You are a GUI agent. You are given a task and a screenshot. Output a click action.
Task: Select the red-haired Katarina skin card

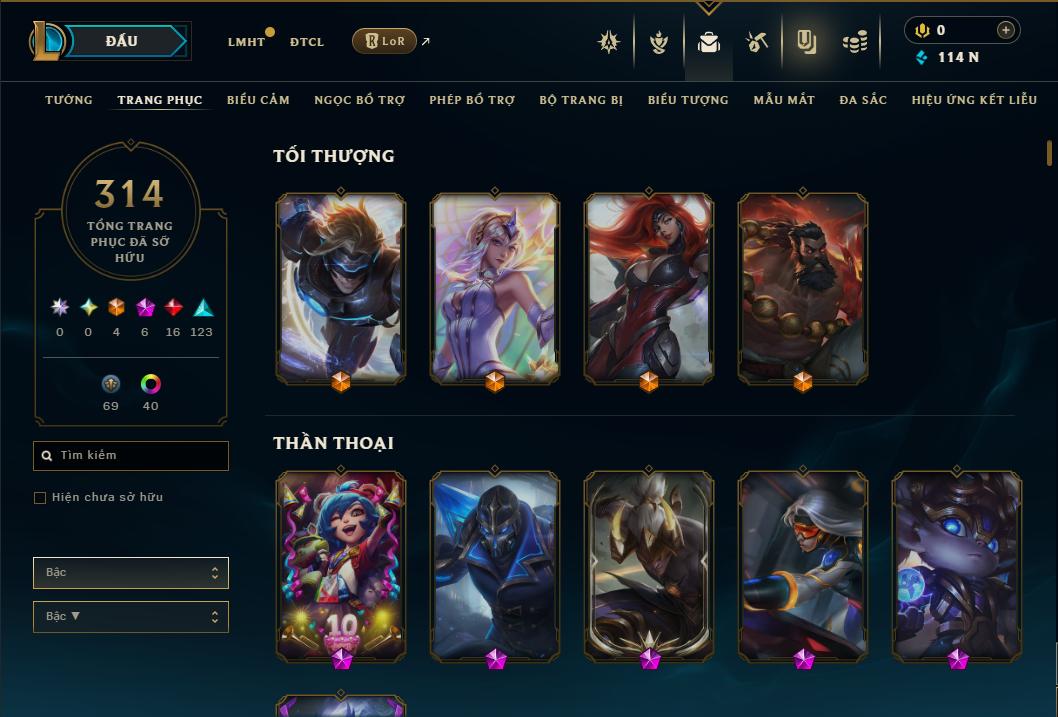649,288
